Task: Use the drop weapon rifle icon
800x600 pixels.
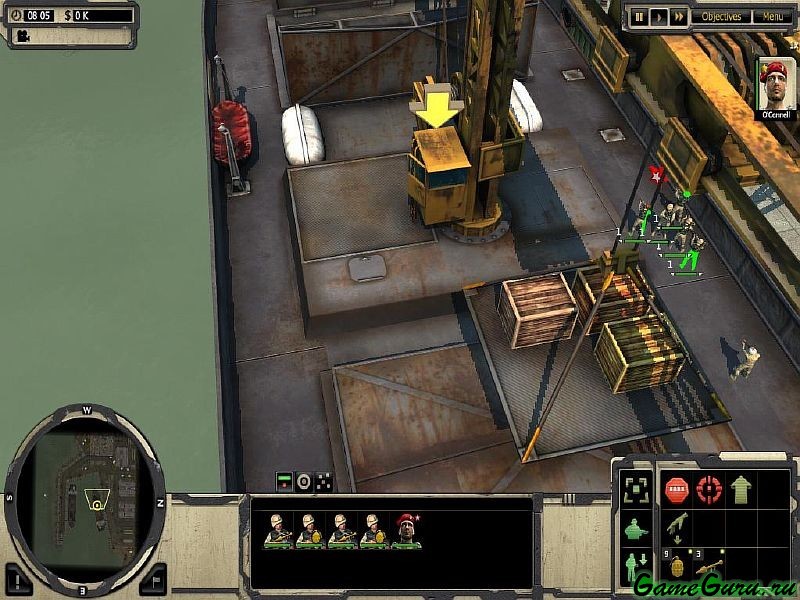Action: [x=677, y=528]
